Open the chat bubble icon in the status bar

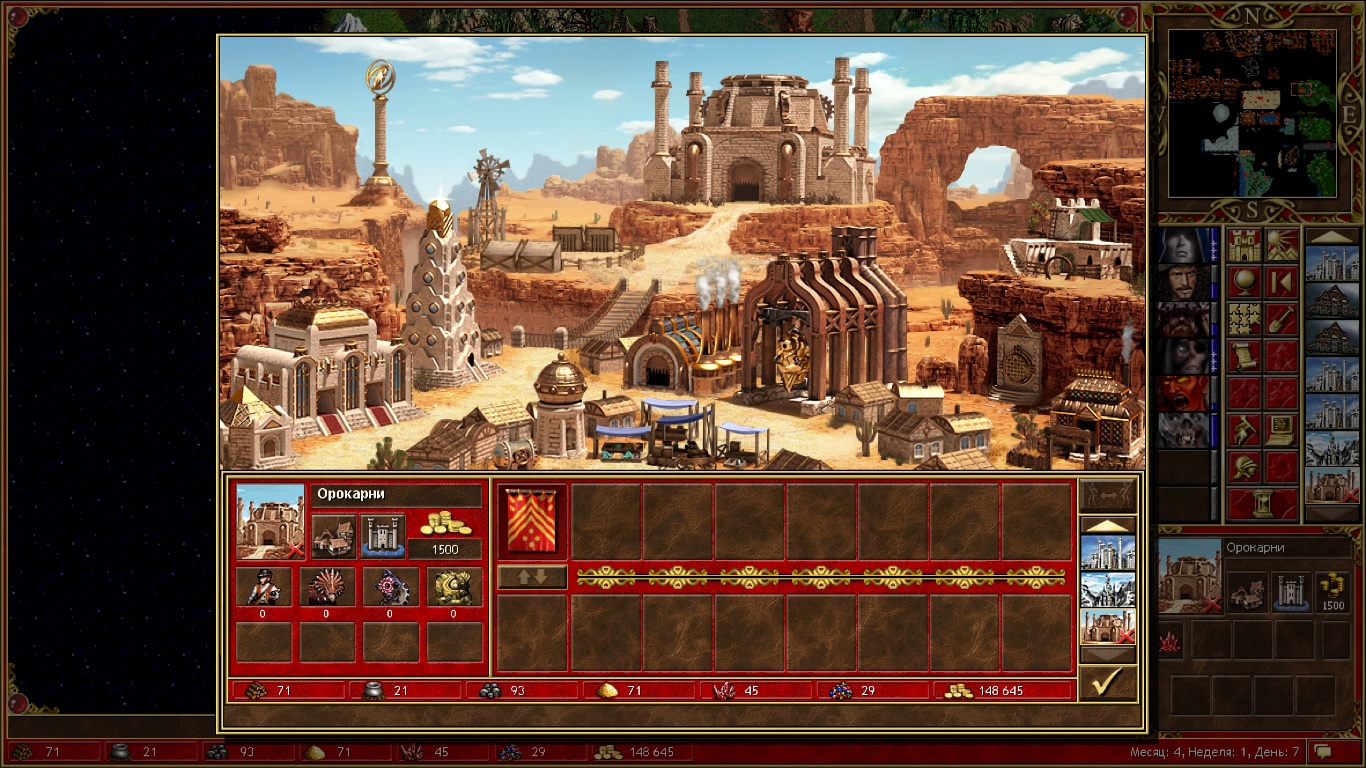click(1323, 751)
